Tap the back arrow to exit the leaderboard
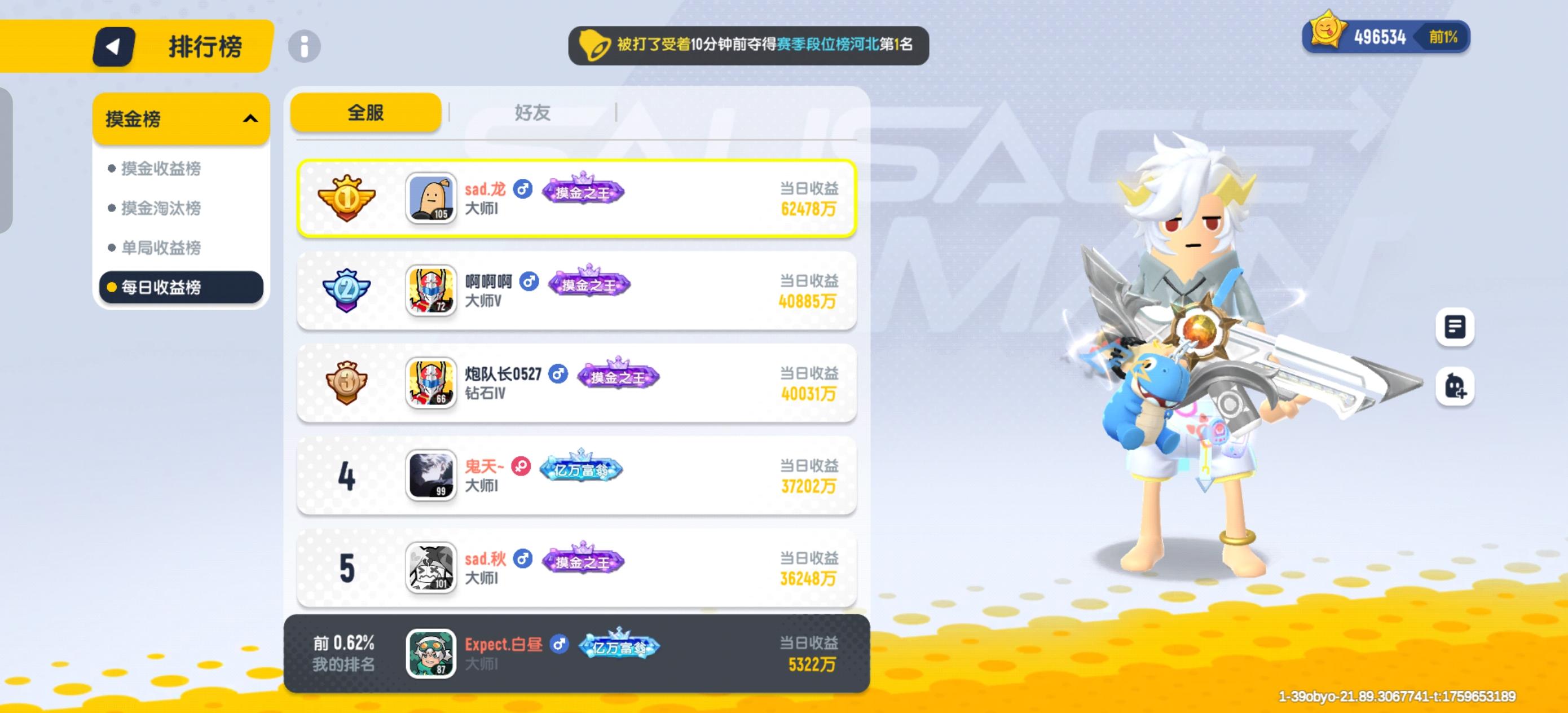 113,47
